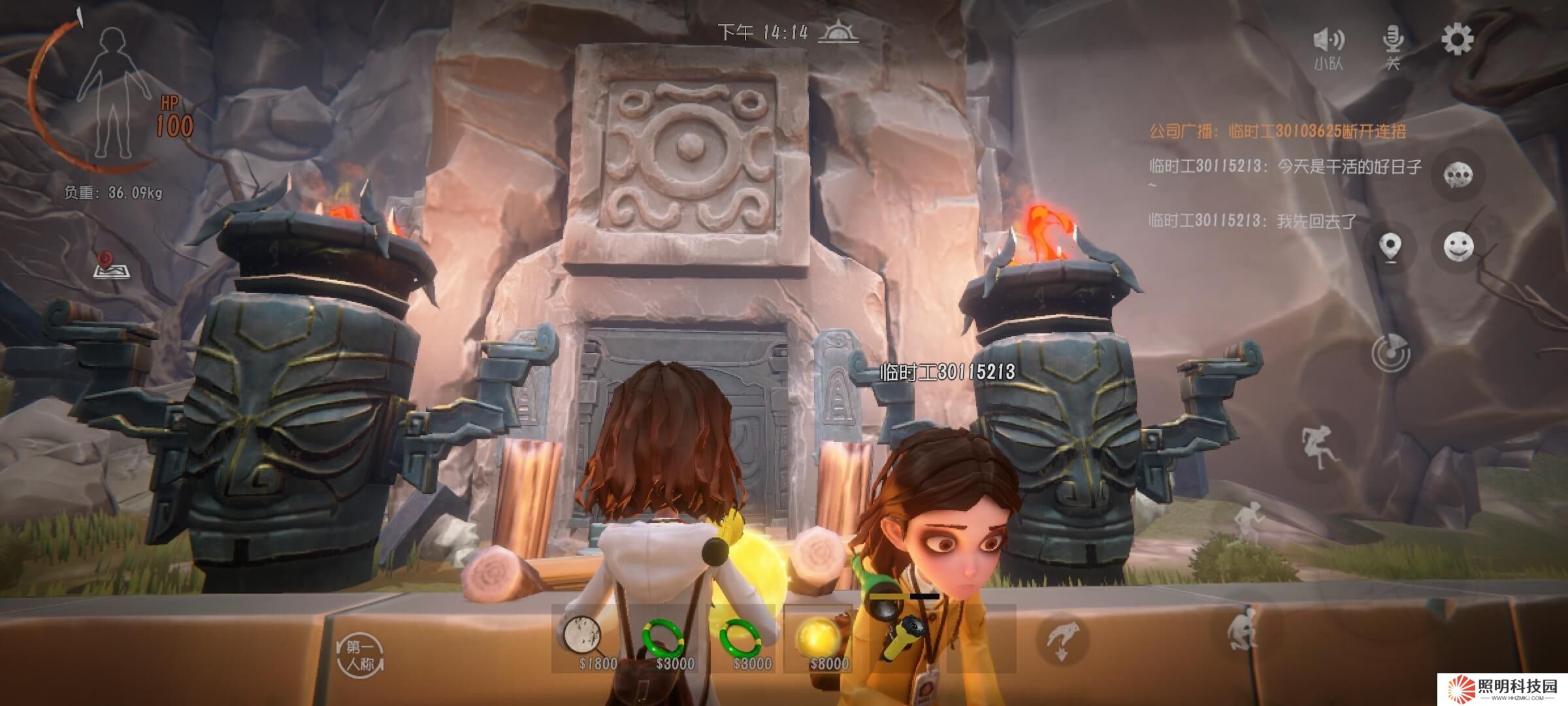1568x706 pixels.
Task: Toggle the first-person view button
Action: click(360, 655)
